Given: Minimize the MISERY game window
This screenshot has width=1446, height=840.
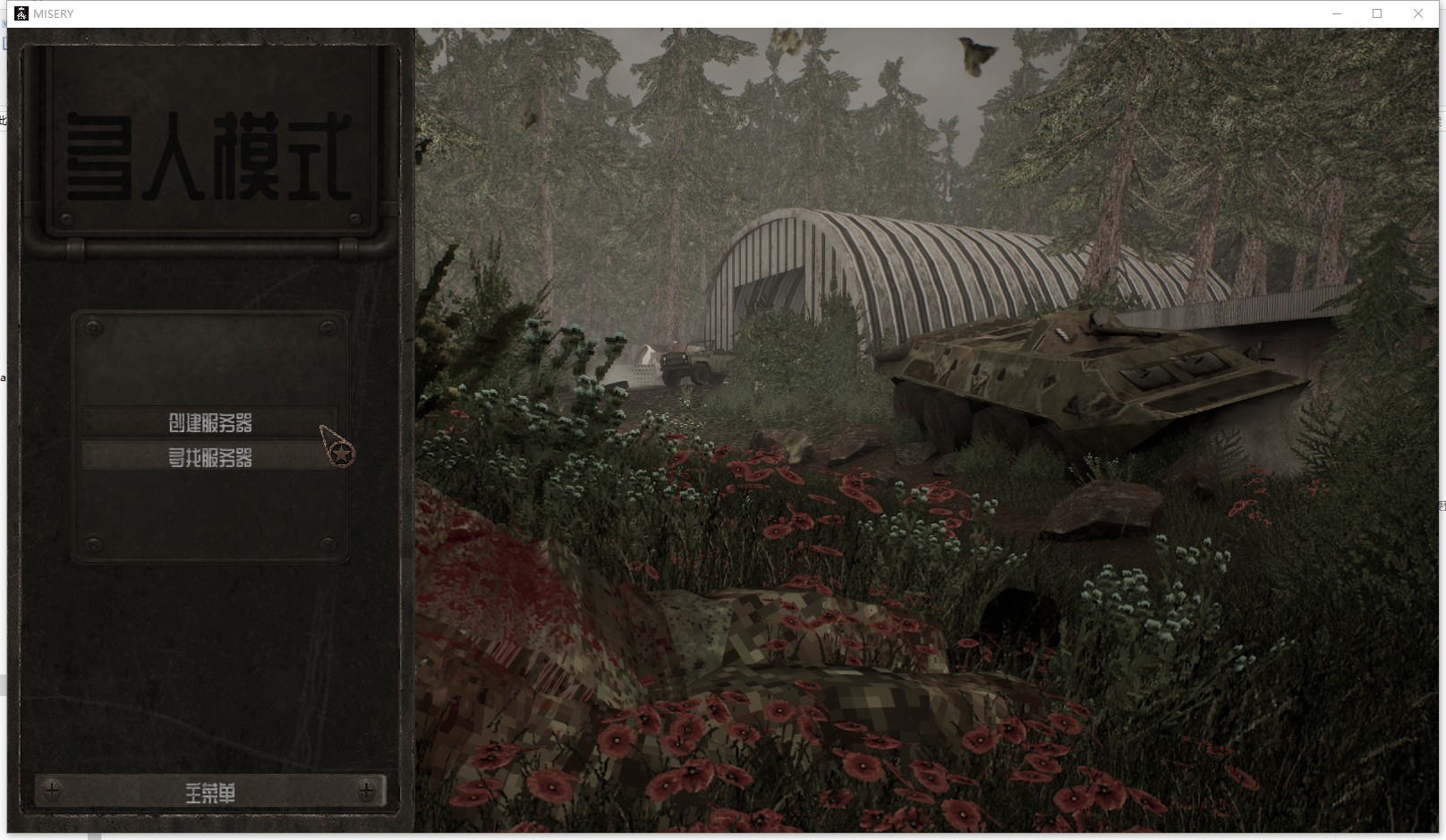Looking at the screenshot, I should point(1337,13).
